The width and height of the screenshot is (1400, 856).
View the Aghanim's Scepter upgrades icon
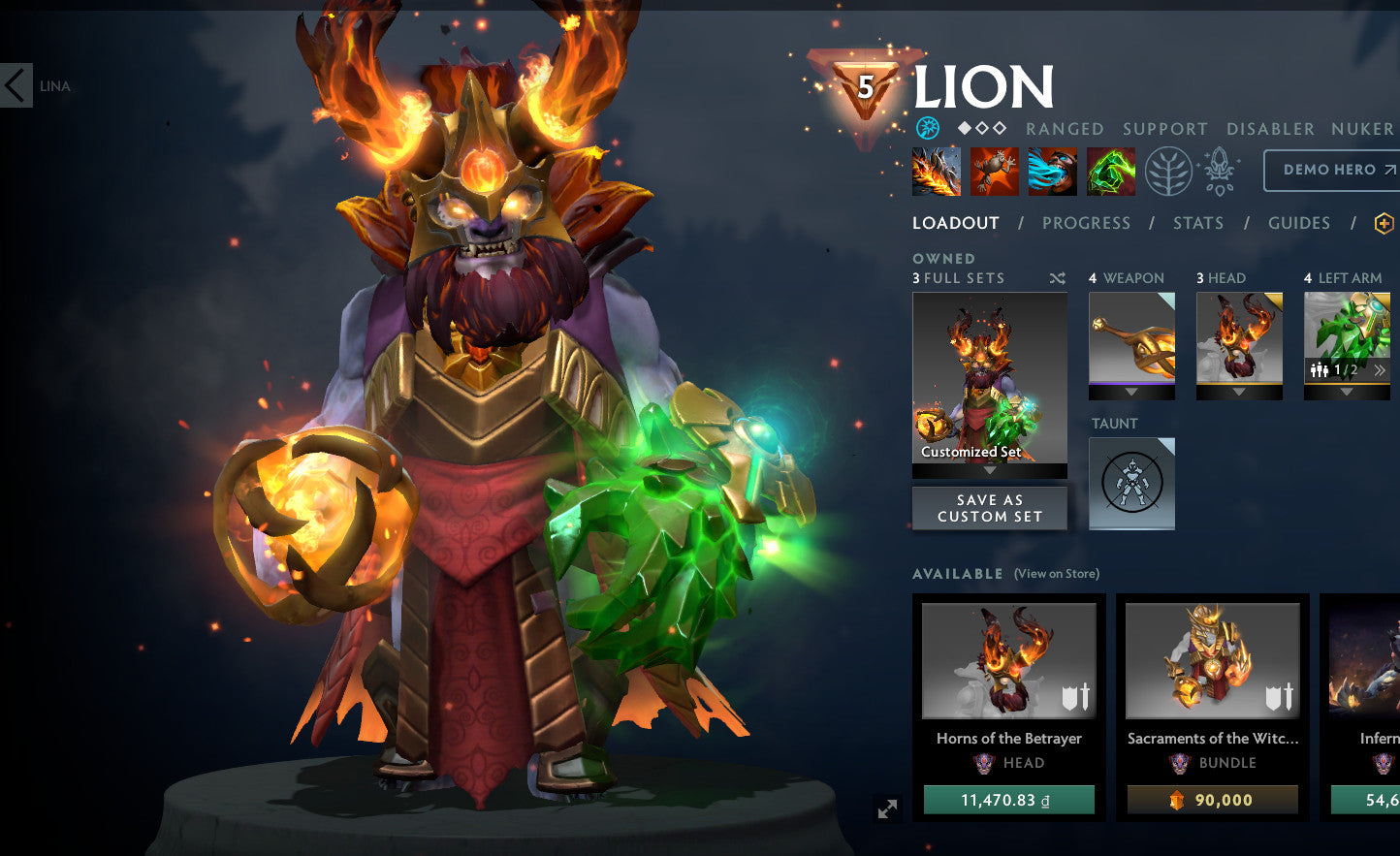1218,173
